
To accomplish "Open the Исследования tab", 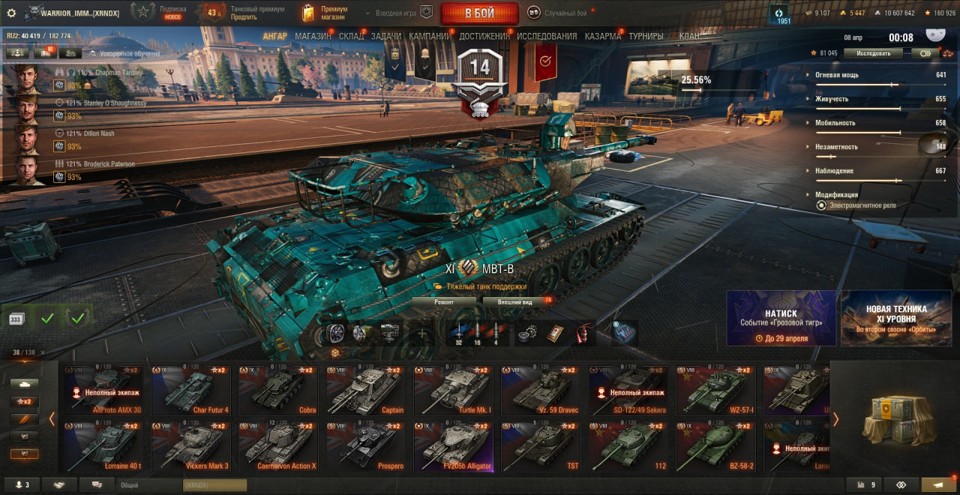I will 546,36.
